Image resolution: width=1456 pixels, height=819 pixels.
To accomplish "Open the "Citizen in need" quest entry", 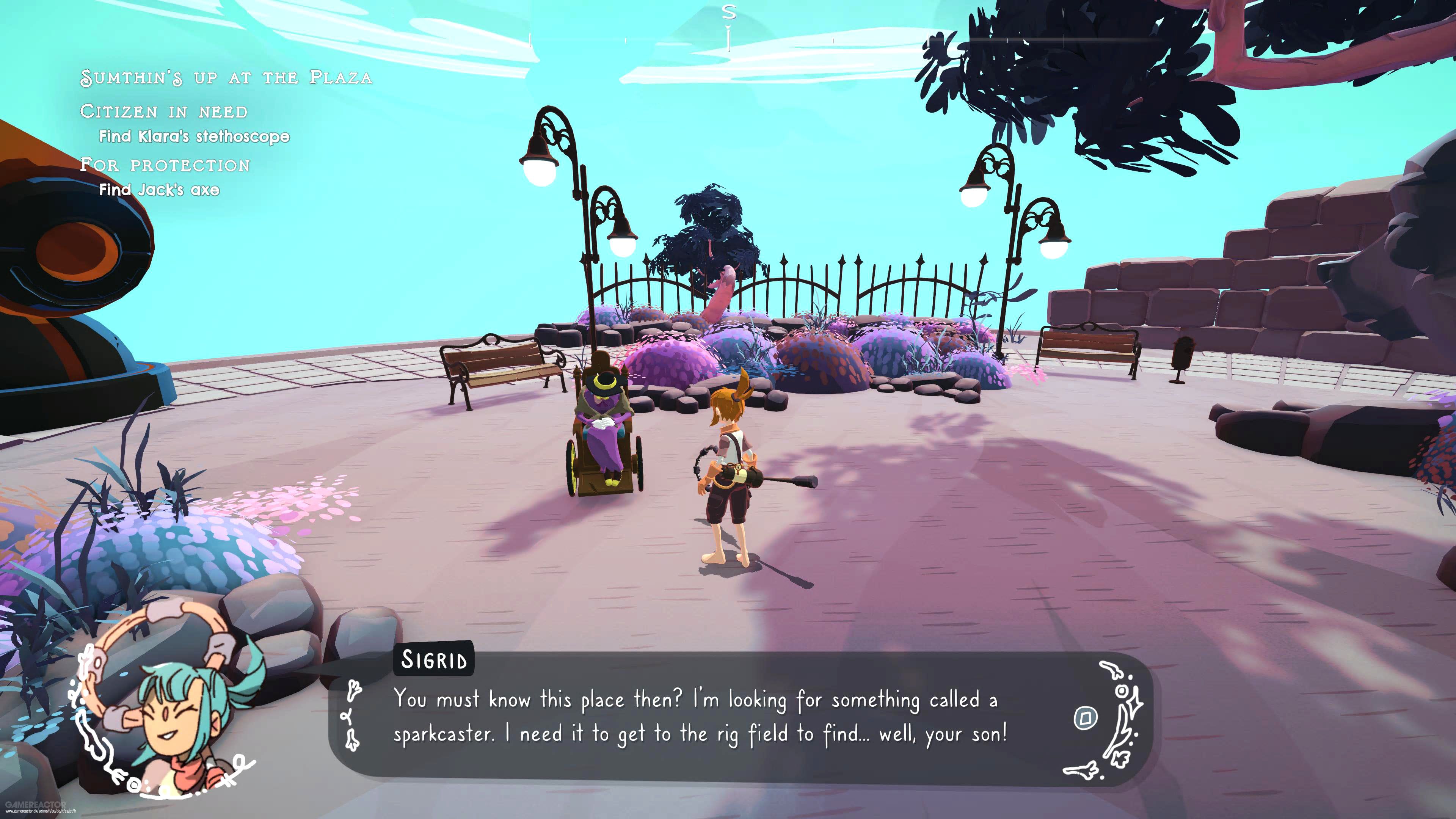I will point(164,111).
